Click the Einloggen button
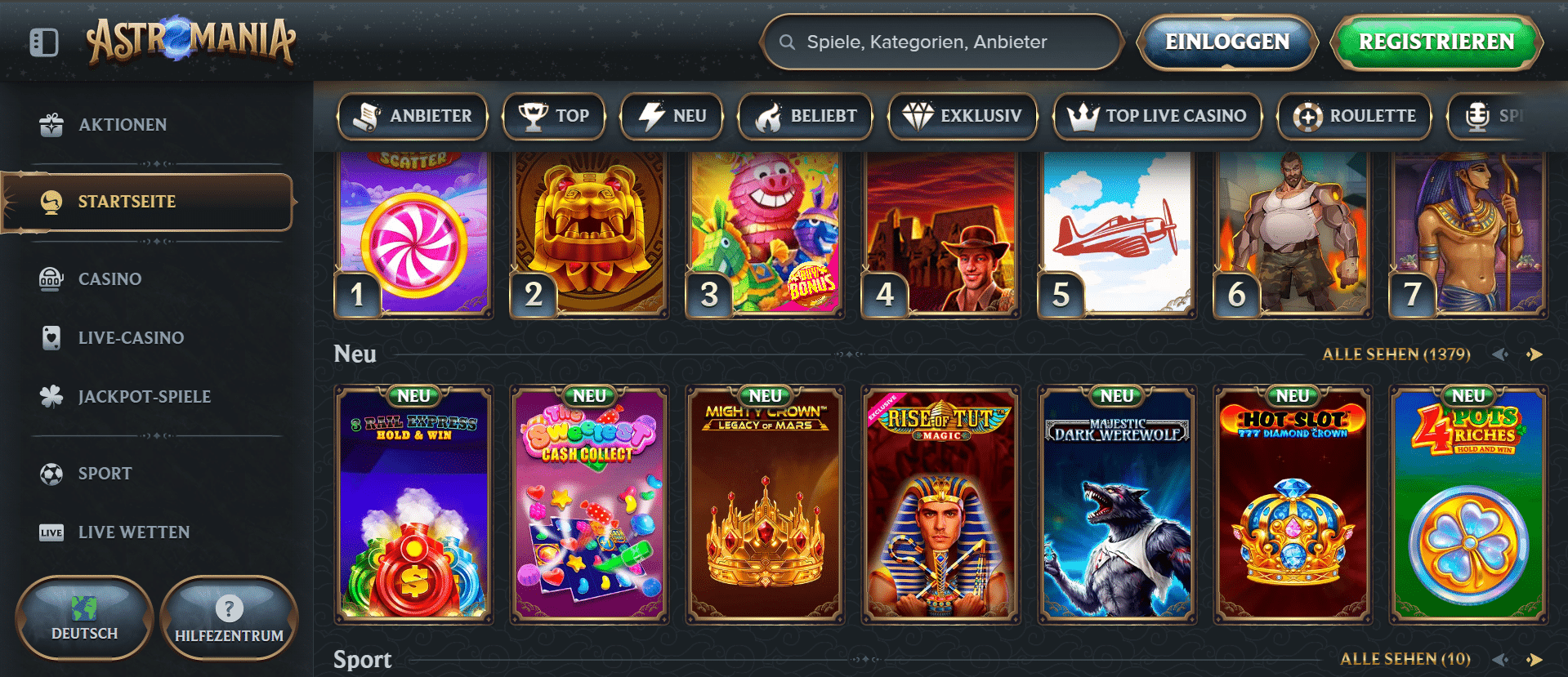The width and height of the screenshot is (1568, 677). (x=1226, y=42)
